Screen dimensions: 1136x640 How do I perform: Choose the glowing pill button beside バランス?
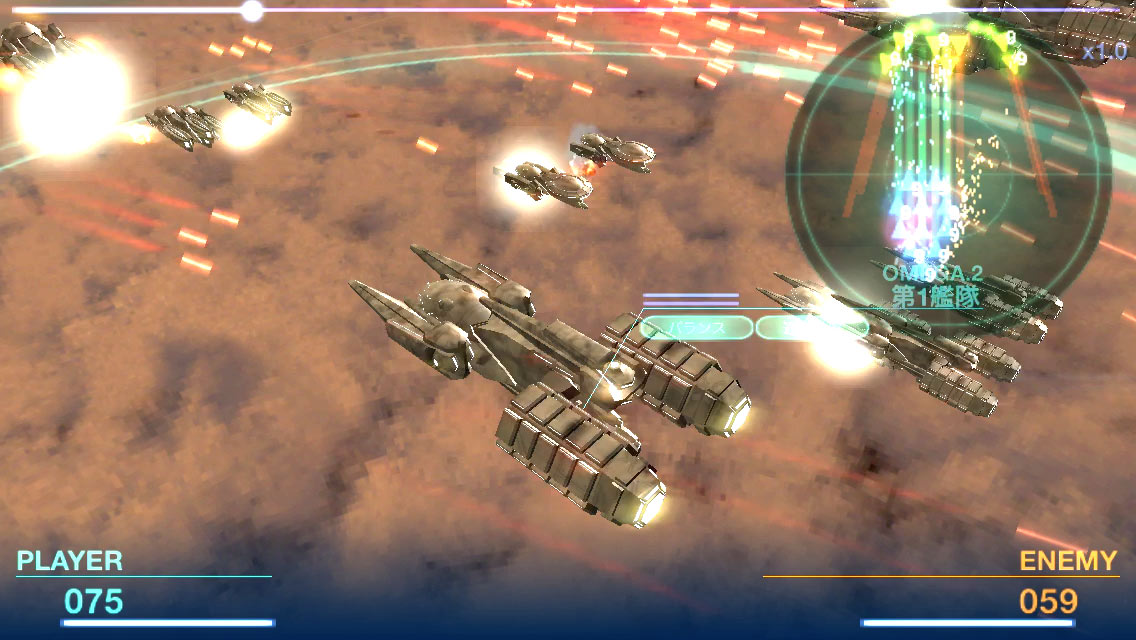click(811, 327)
